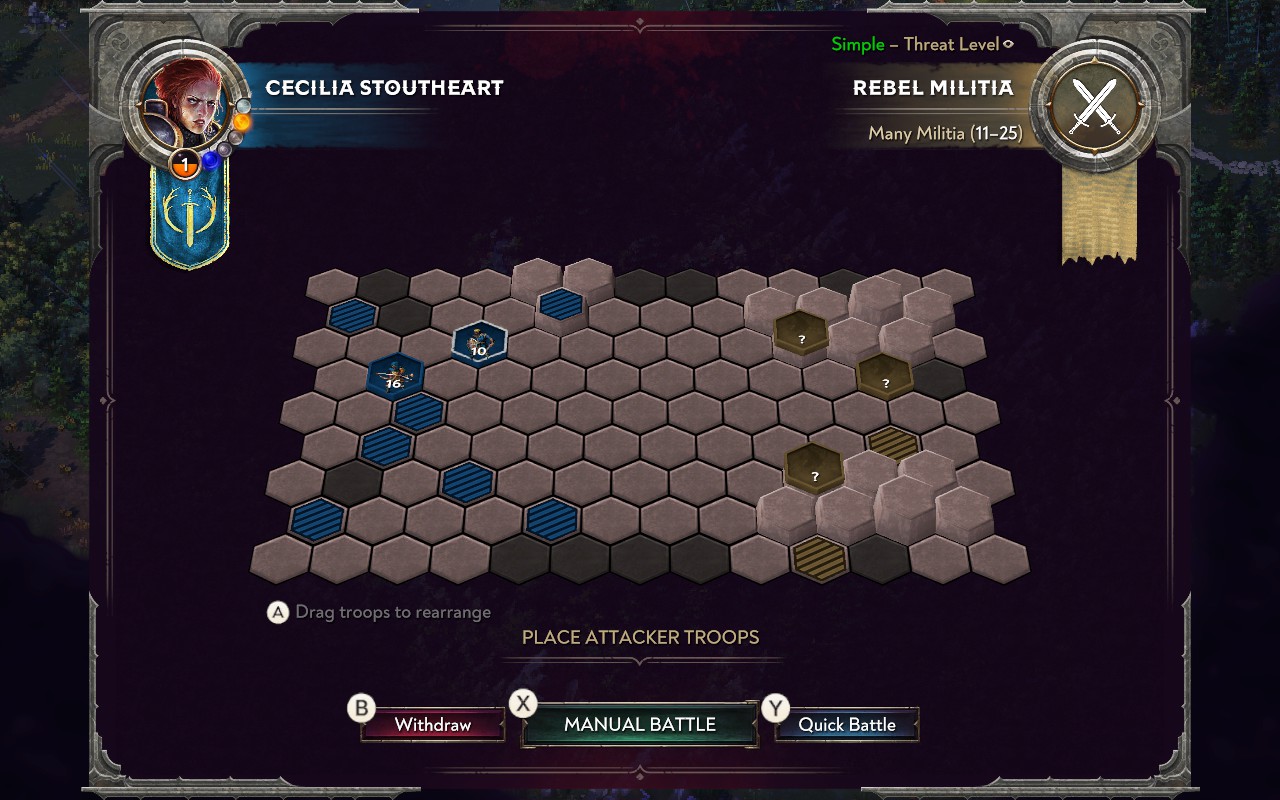Click the Withdraw button
The width and height of the screenshot is (1280, 800).
432,723
